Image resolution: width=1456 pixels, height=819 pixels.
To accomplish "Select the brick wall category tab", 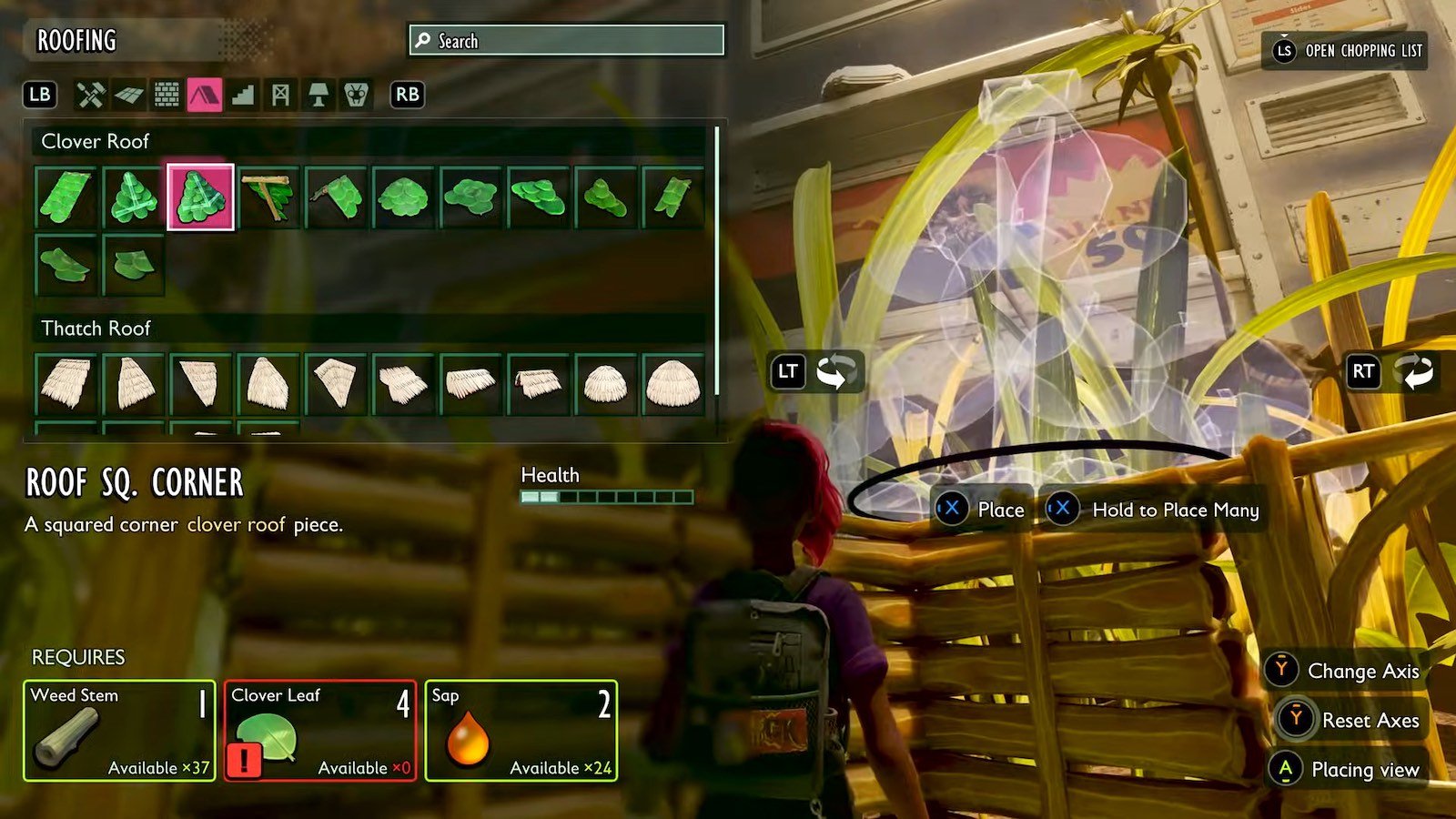I will tap(167, 95).
